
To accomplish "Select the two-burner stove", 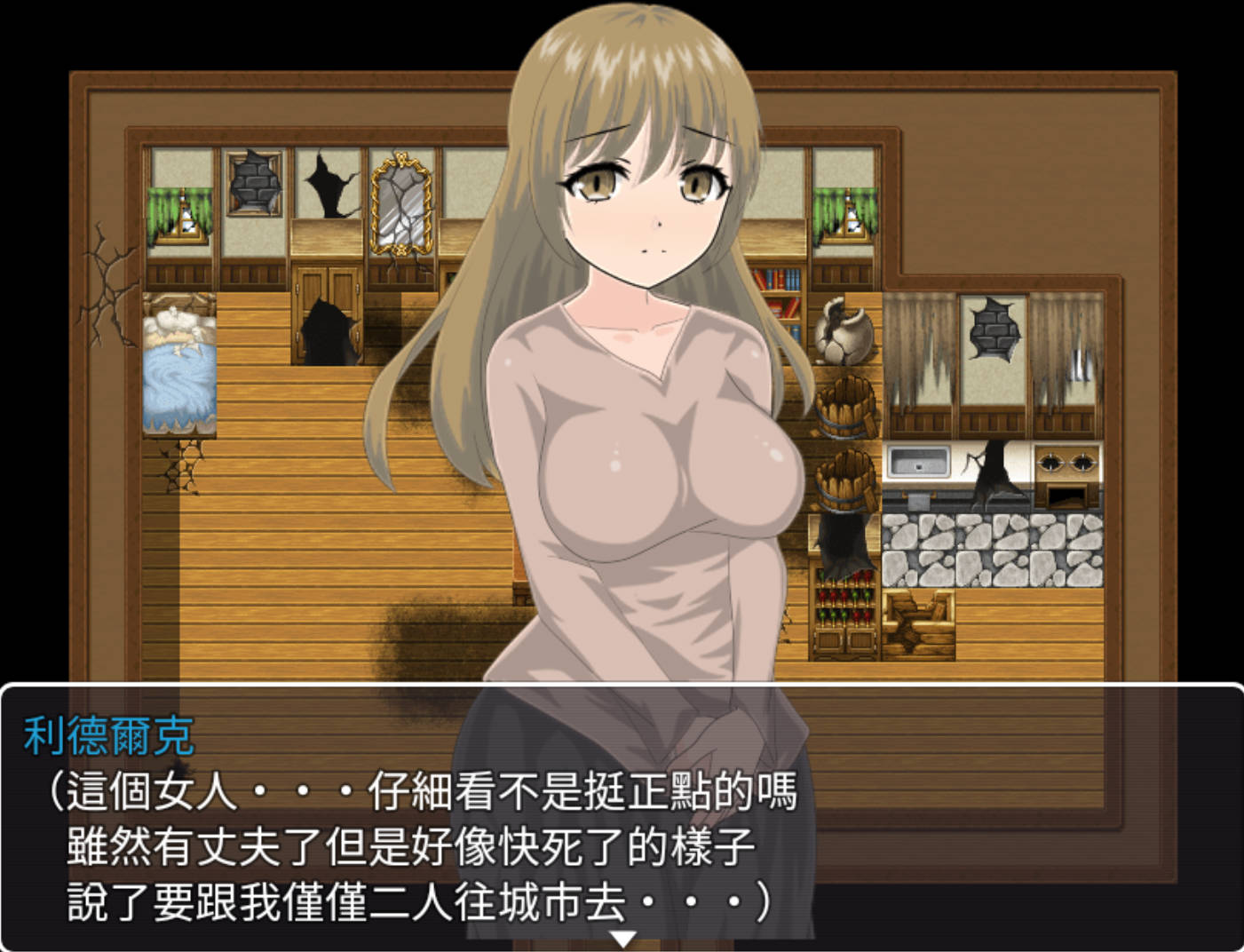I will [x=1066, y=462].
